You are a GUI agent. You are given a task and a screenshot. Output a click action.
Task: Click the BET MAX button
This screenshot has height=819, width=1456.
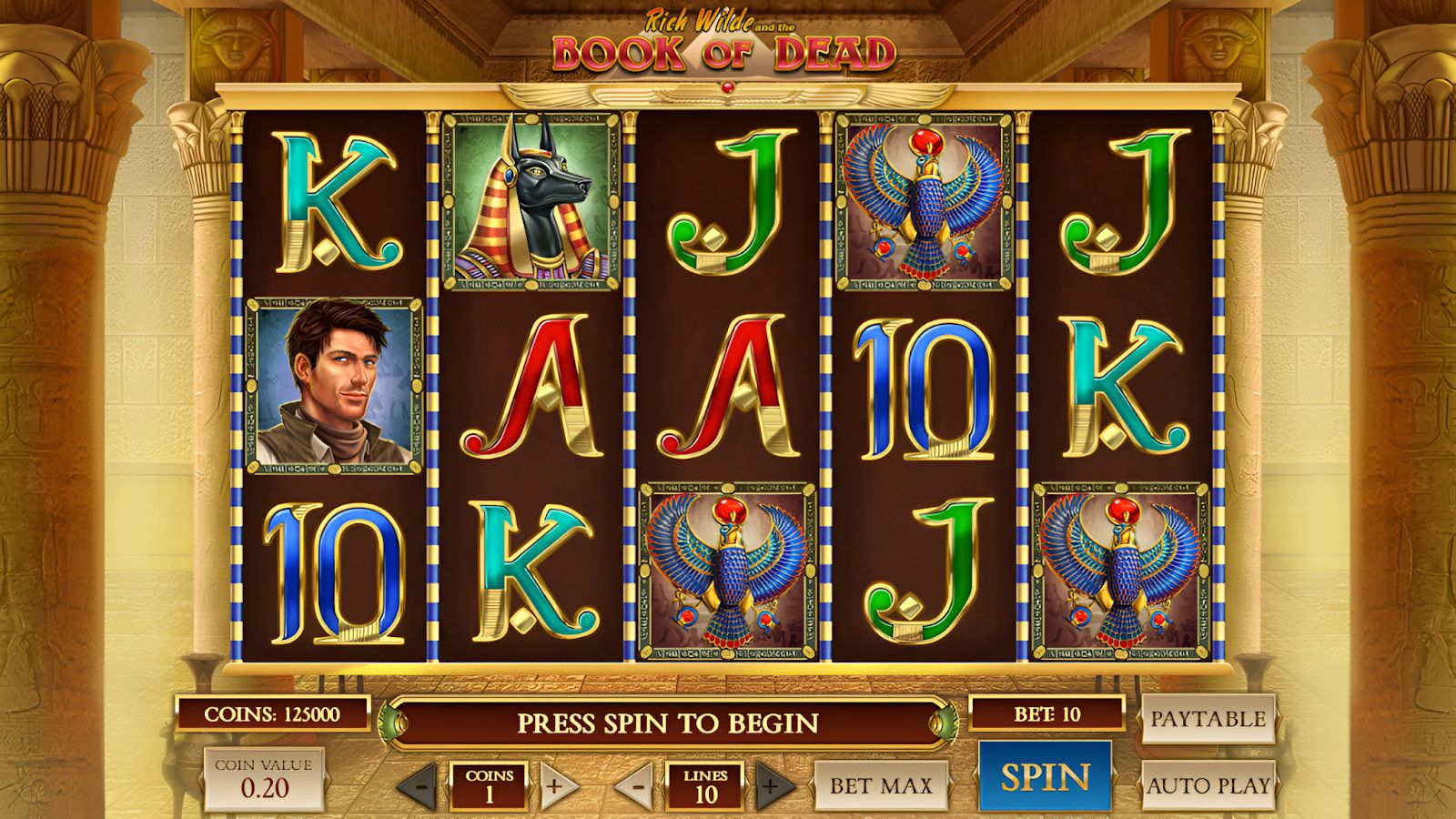(x=879, y=784)
